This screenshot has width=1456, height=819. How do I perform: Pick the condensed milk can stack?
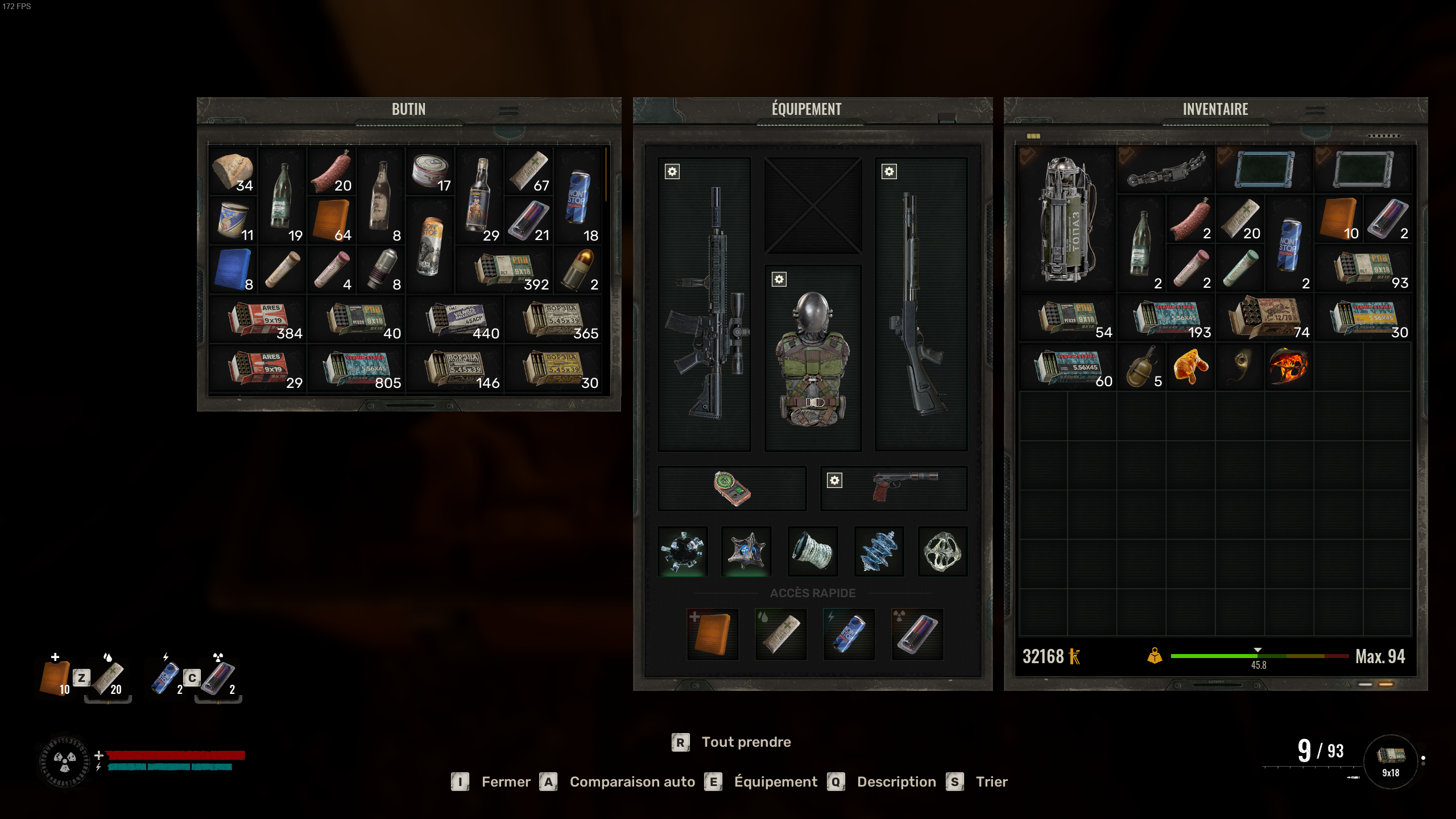(x=234, y=221)
